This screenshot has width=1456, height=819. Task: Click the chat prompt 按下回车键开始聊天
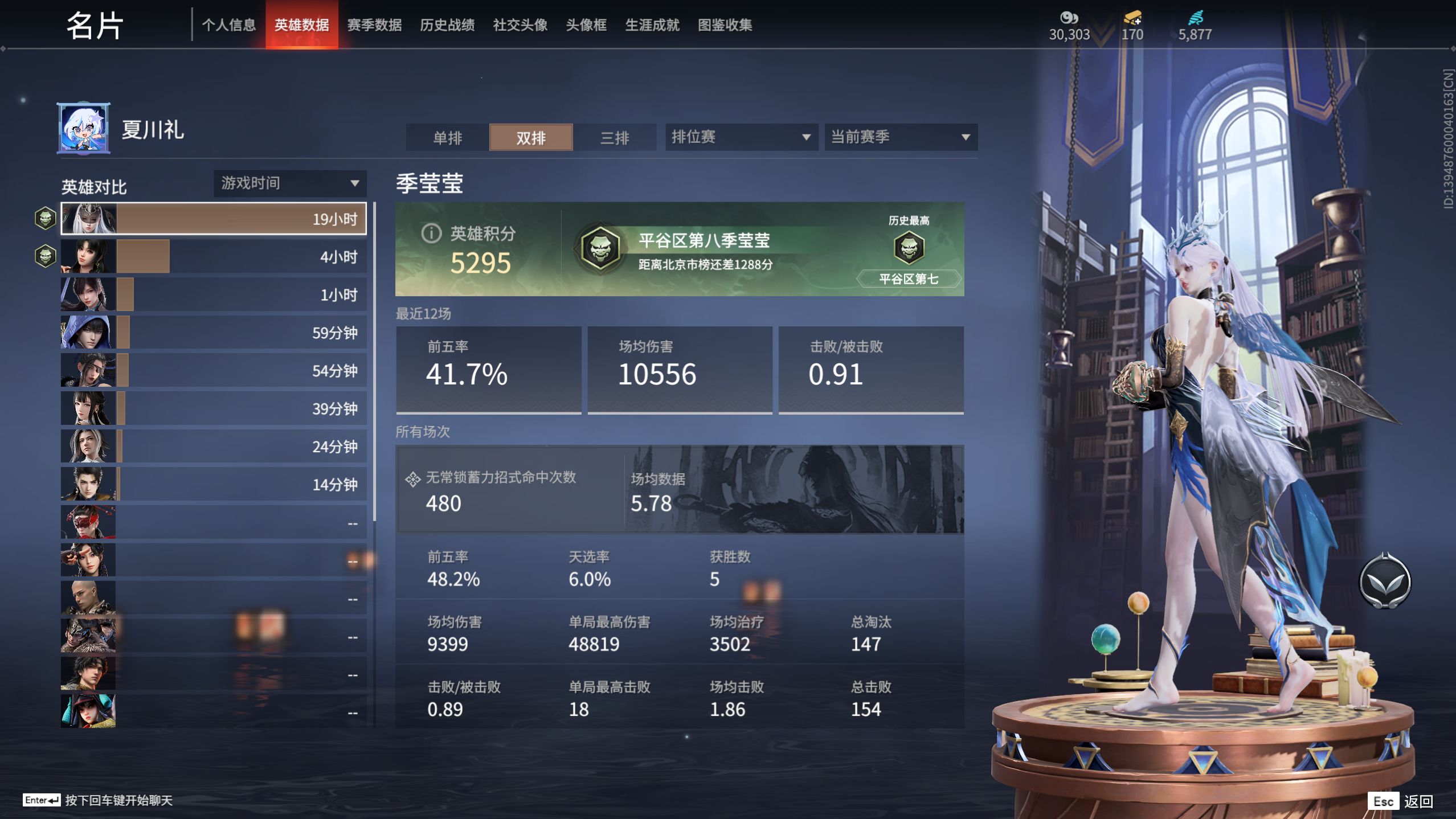(x=118, y=800)
